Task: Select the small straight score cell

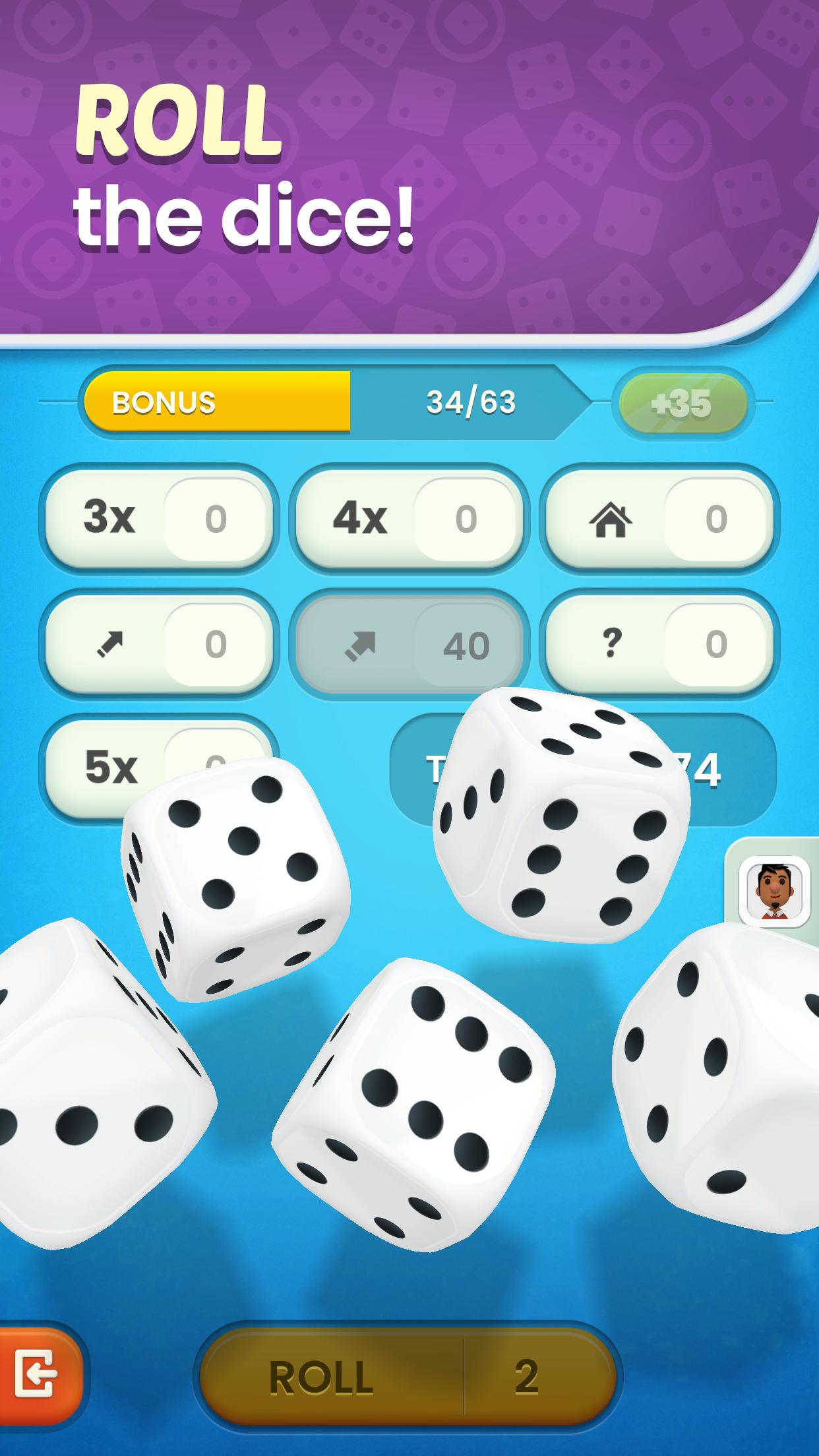Action: click(x=158, y=643)
